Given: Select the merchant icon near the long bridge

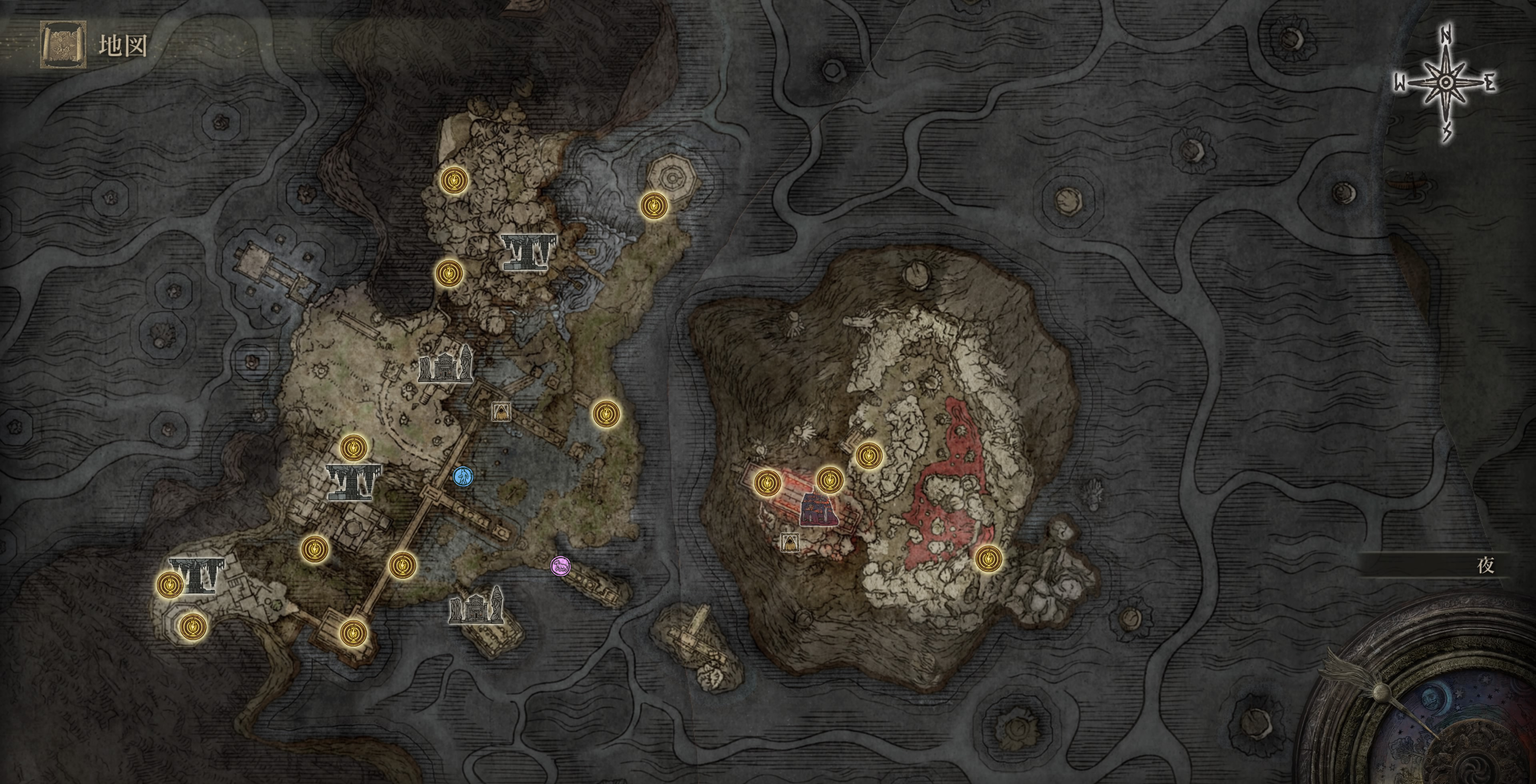Looking at the screenshot, I should point(501,411).
